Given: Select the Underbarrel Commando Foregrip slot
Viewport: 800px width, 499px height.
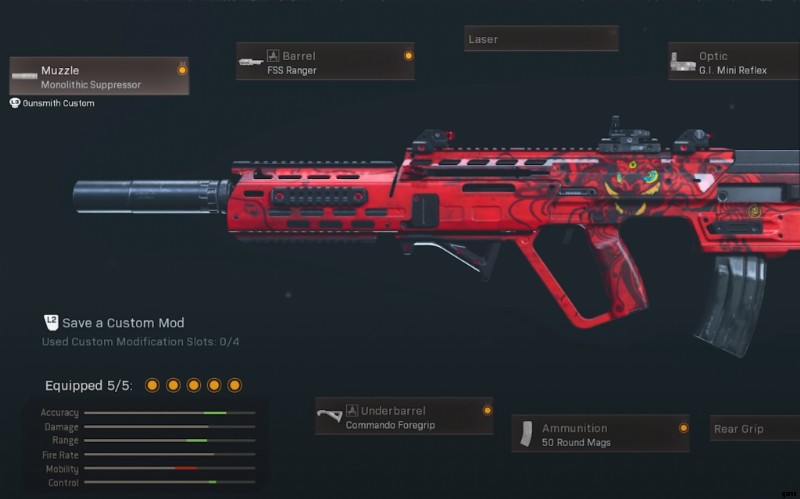Looking at the screenshot, I should click(404, 416).
